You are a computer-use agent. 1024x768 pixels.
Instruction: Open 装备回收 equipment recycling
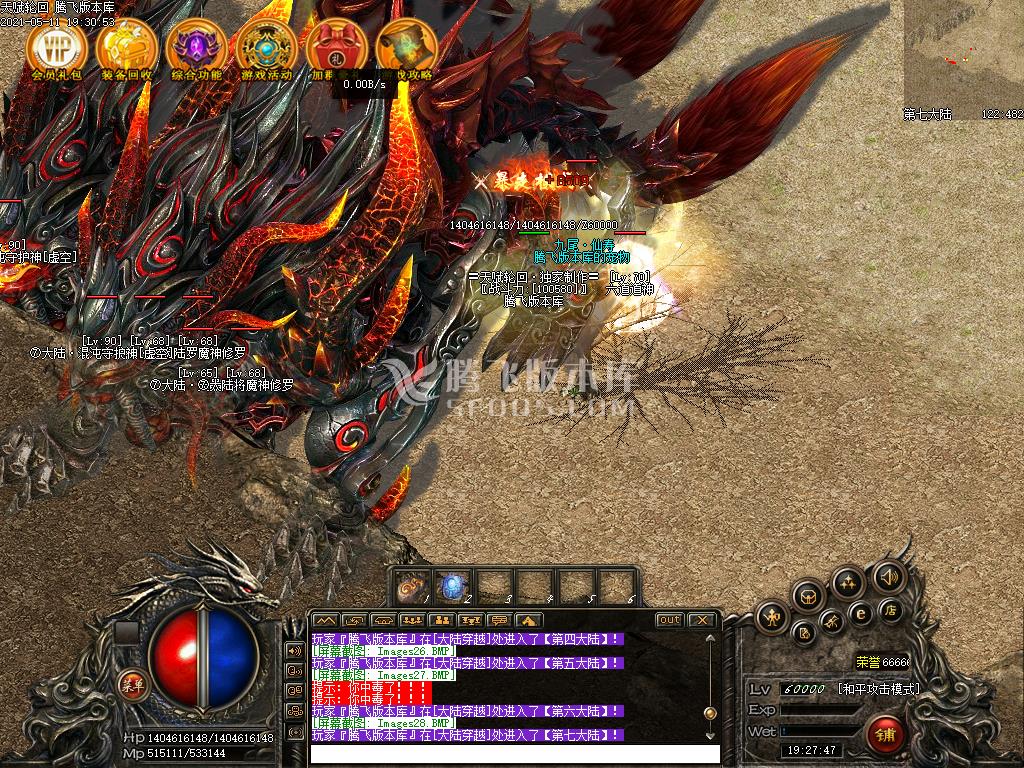[x=127, y=46]
